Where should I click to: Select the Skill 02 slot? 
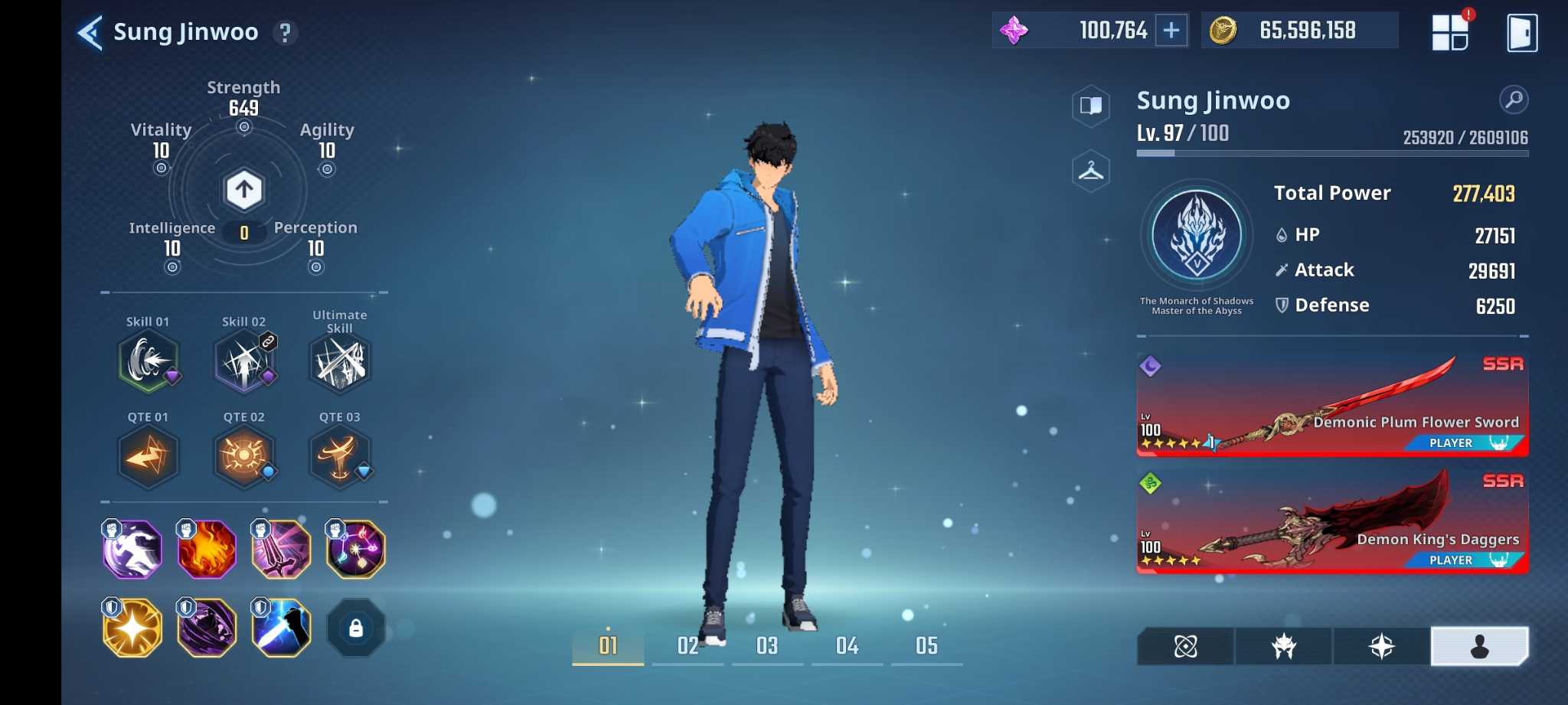(x=244, y=361)
